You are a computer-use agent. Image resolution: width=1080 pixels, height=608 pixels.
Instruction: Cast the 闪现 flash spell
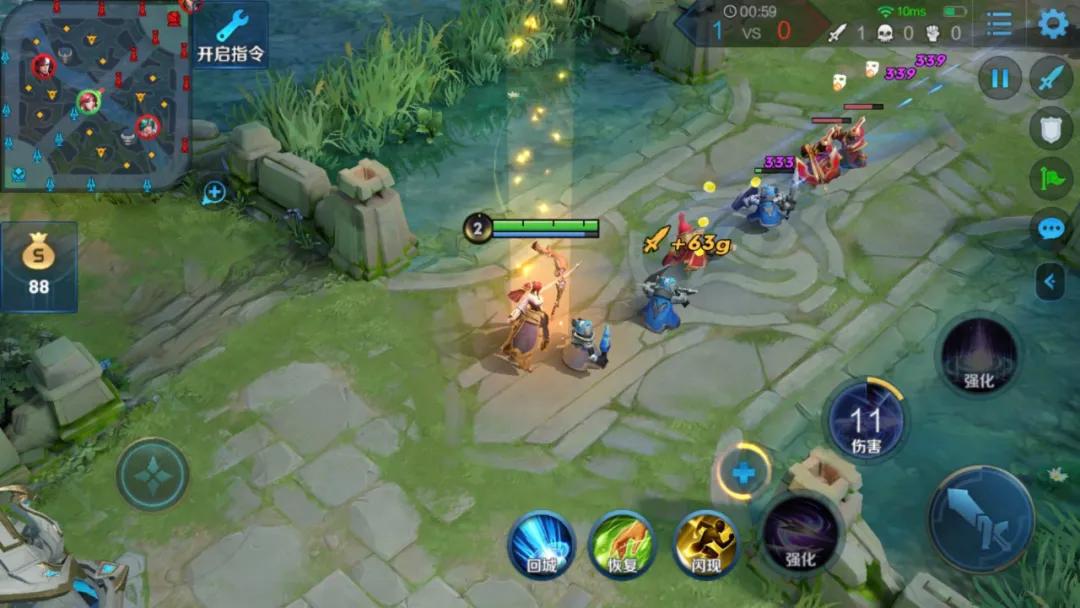705,545
